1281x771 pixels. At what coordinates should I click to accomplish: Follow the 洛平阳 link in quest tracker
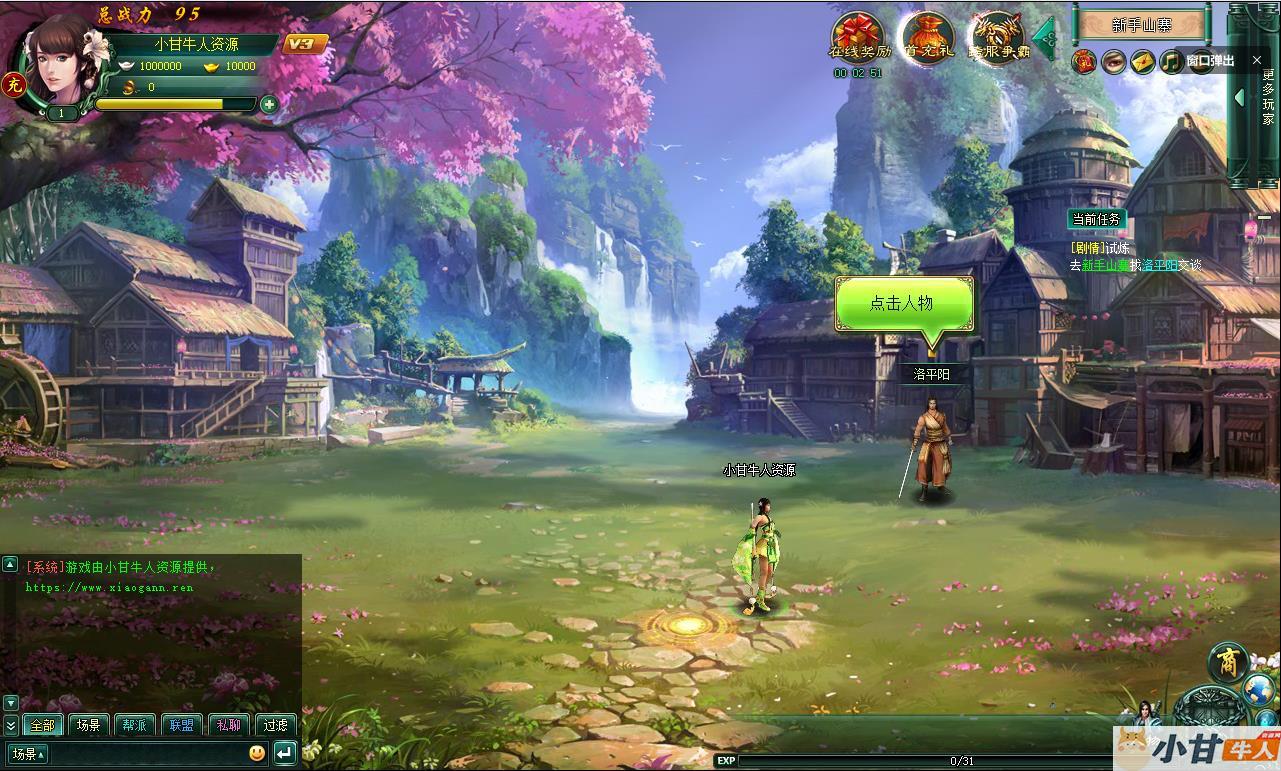click(x=1159, y=266)
